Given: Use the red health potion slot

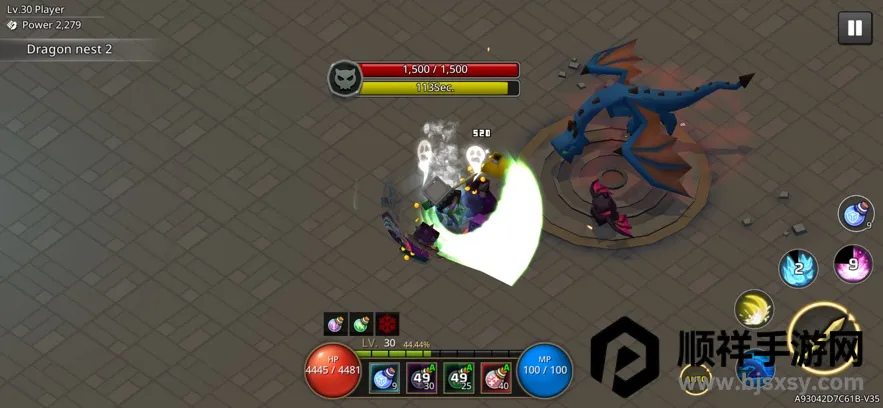Looking at the screenshot, I should click(496, 377).
